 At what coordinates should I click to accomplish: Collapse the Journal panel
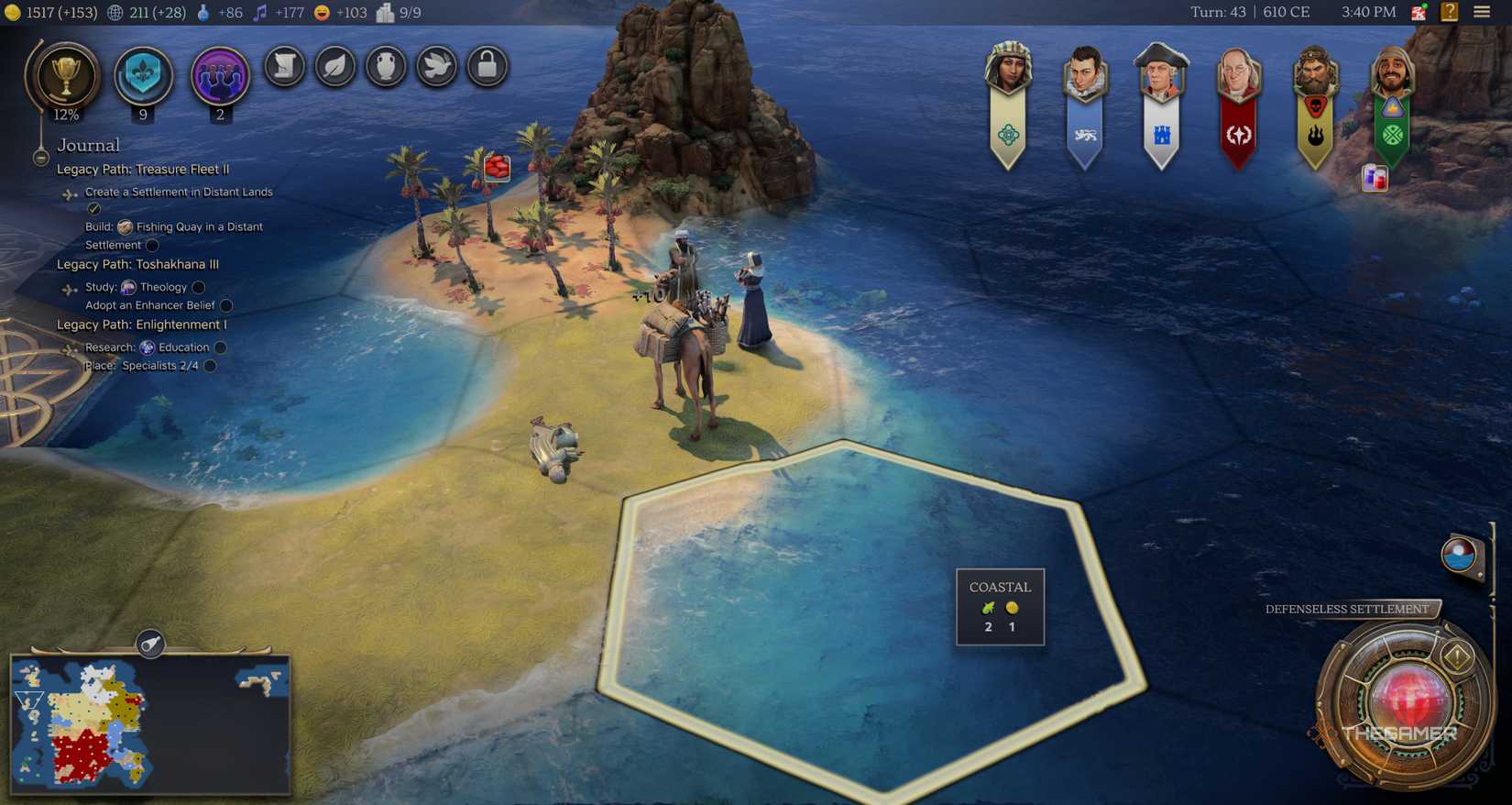click(x=40, y=157)
